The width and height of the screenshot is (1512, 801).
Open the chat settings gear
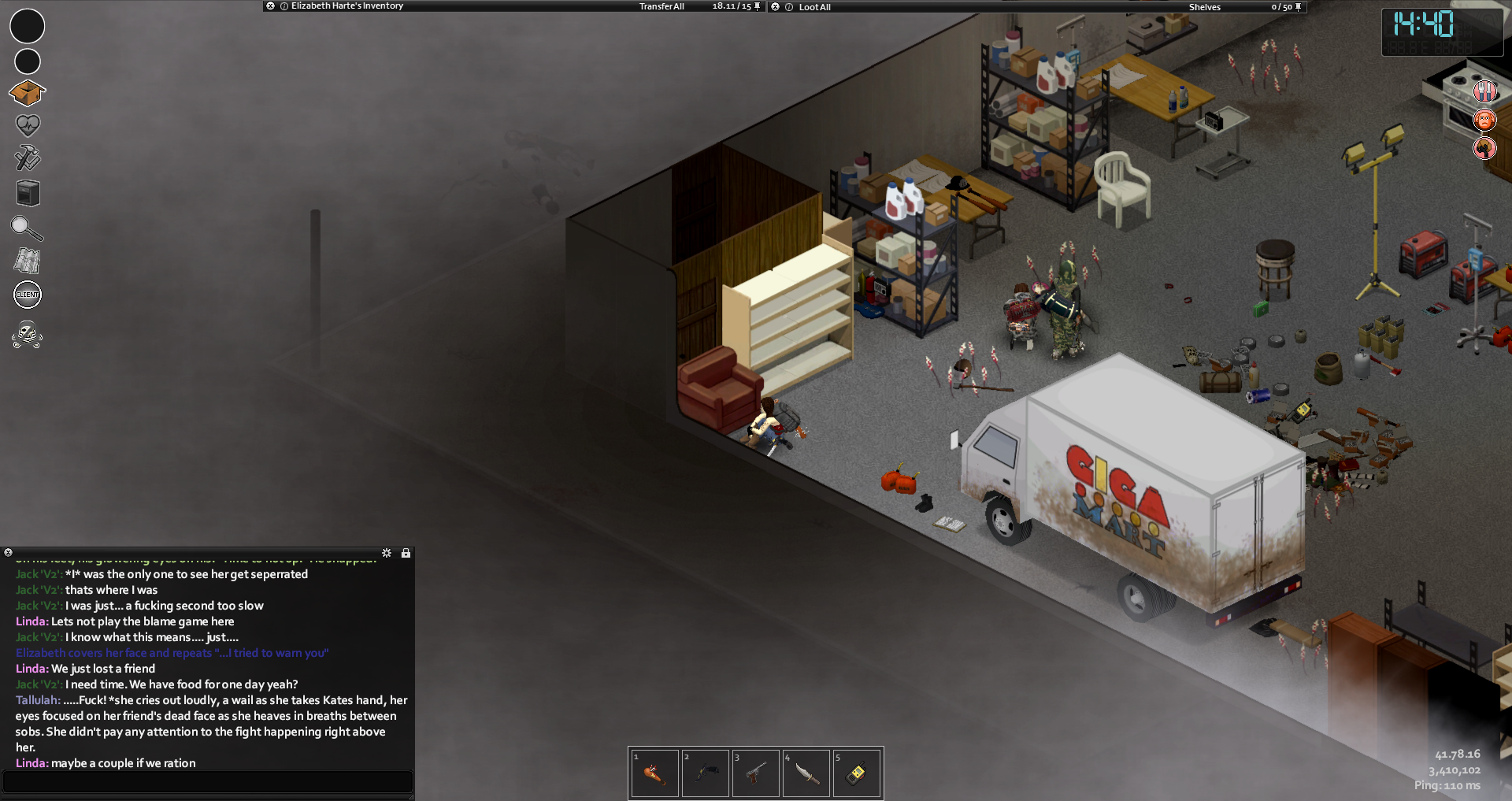click(387, 553)
